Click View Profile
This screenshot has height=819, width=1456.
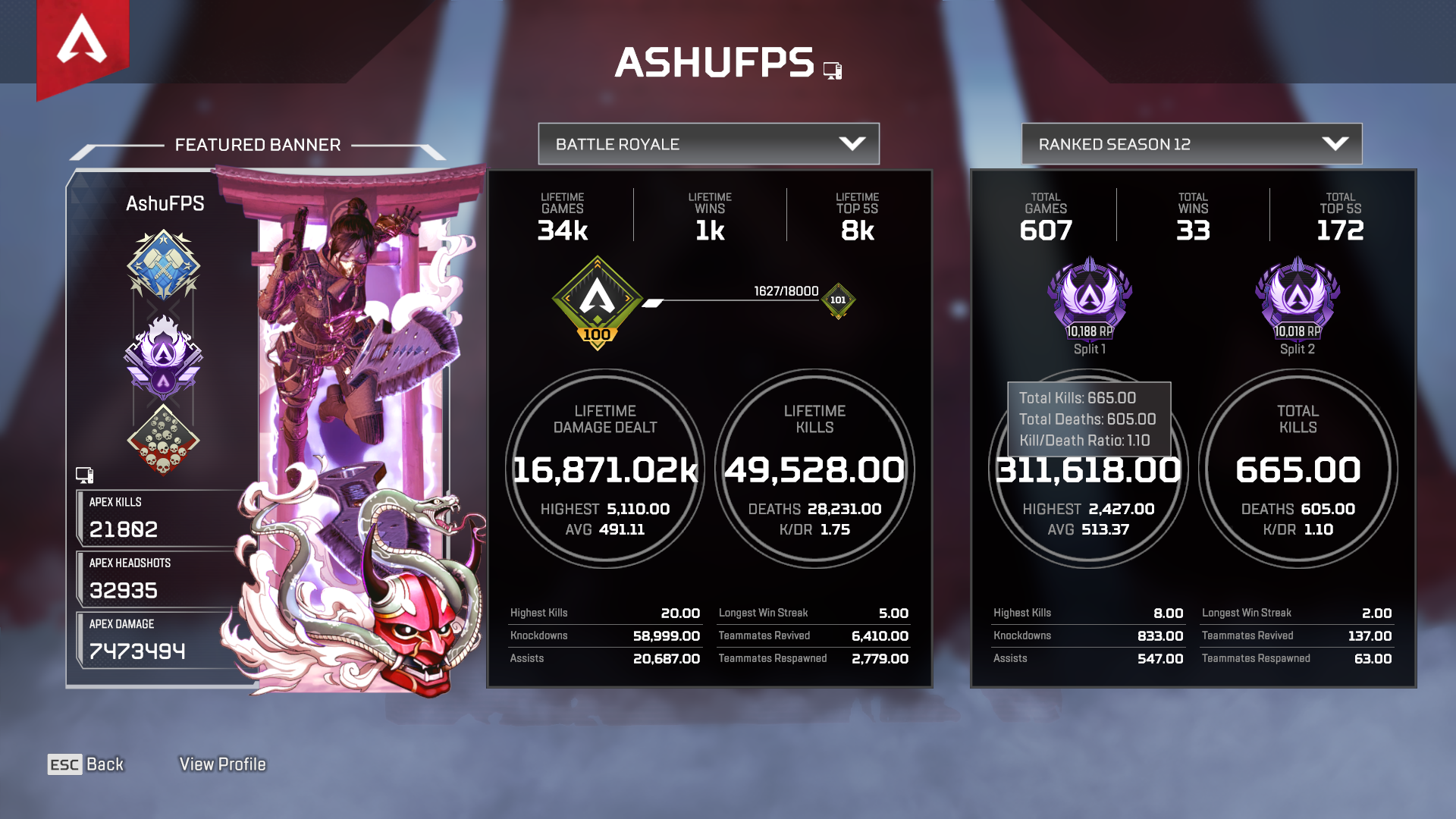222,764
